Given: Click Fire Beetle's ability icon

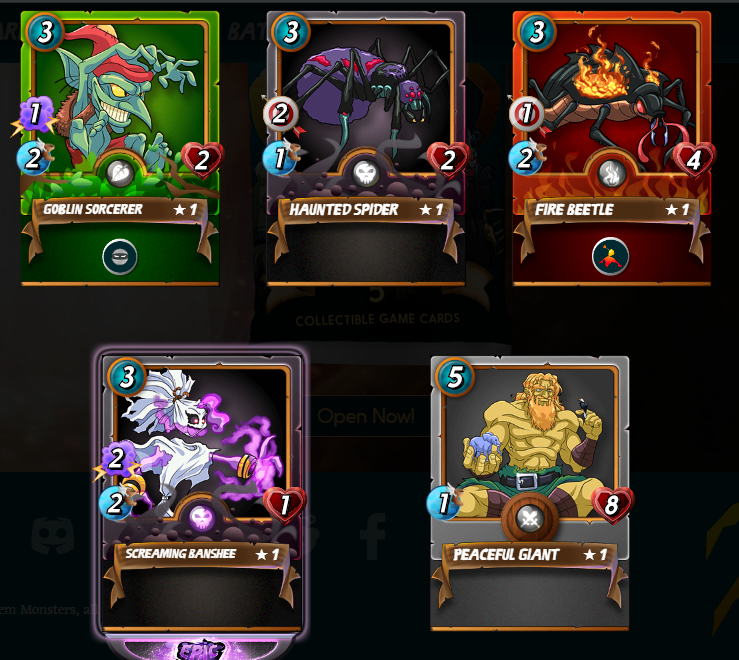Looking at the screenshot, I should pos(610,257).
